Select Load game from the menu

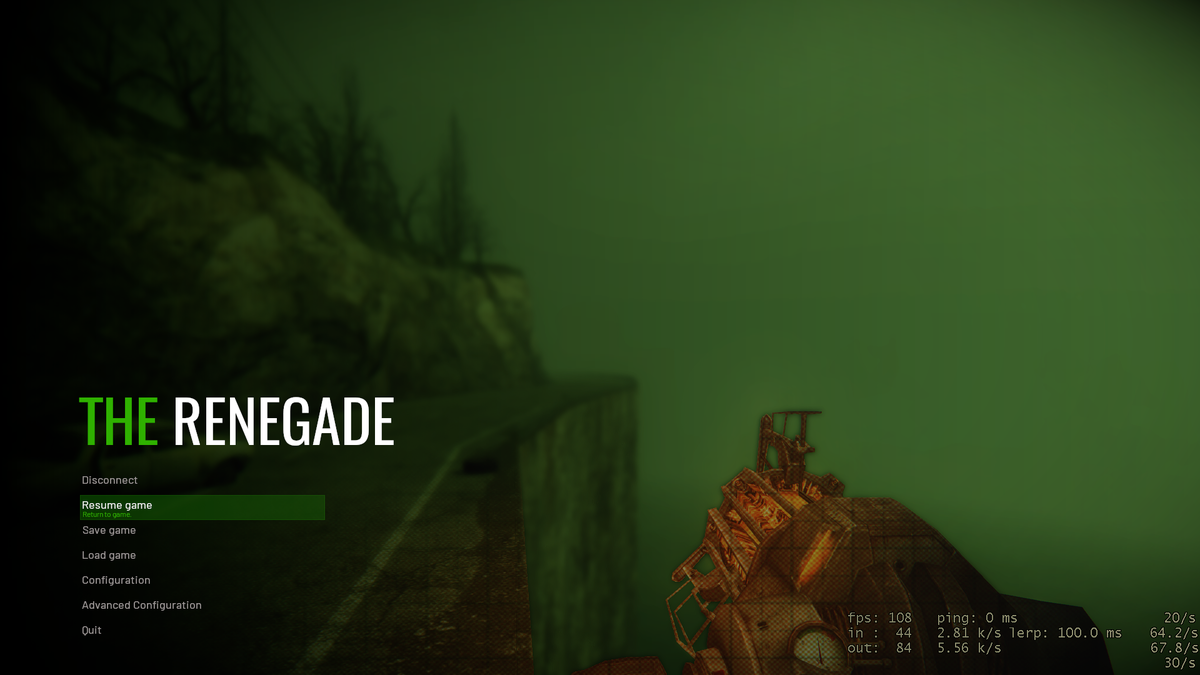pos(109,556)
